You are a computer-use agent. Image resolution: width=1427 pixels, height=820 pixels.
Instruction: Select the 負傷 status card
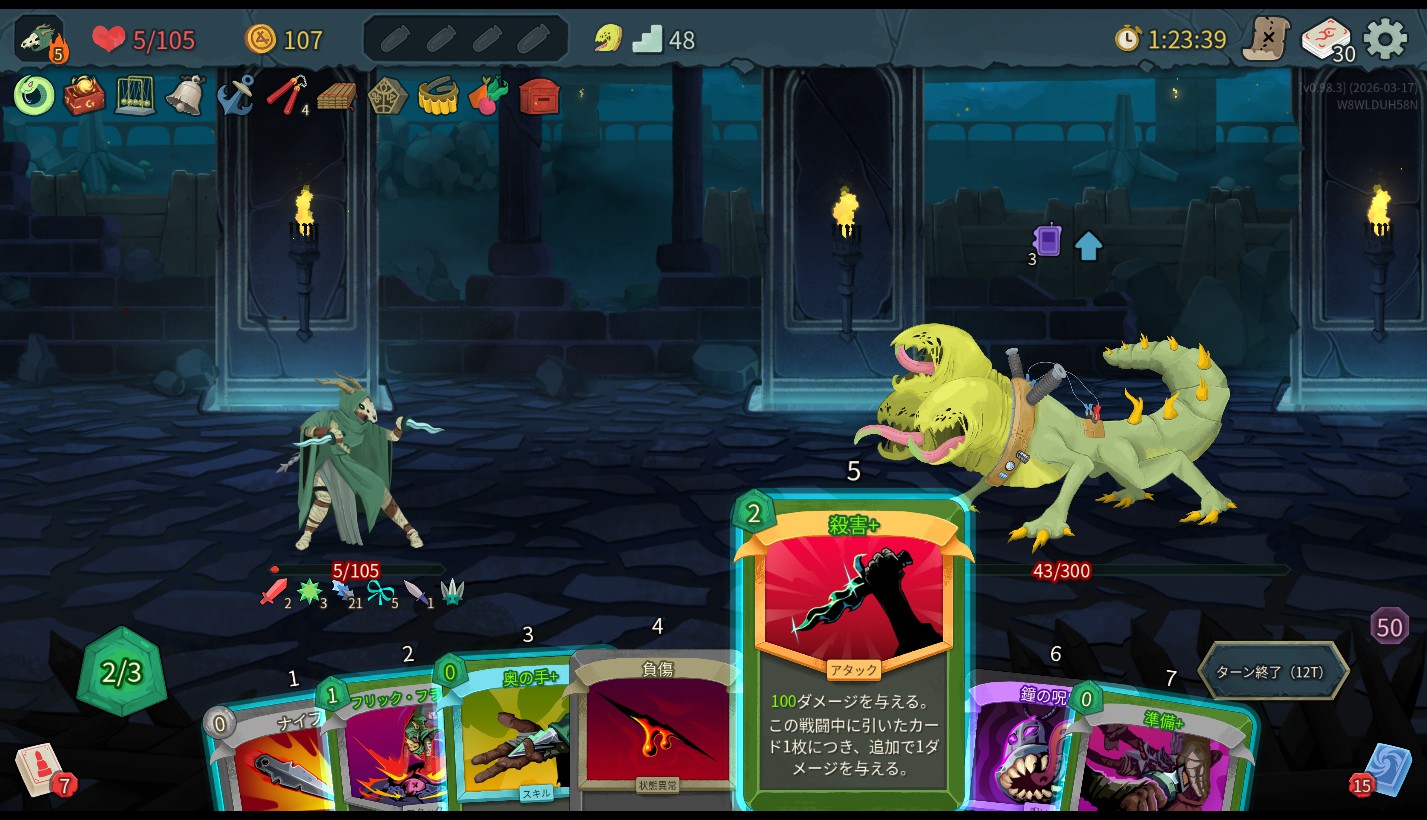pos(655,730)
